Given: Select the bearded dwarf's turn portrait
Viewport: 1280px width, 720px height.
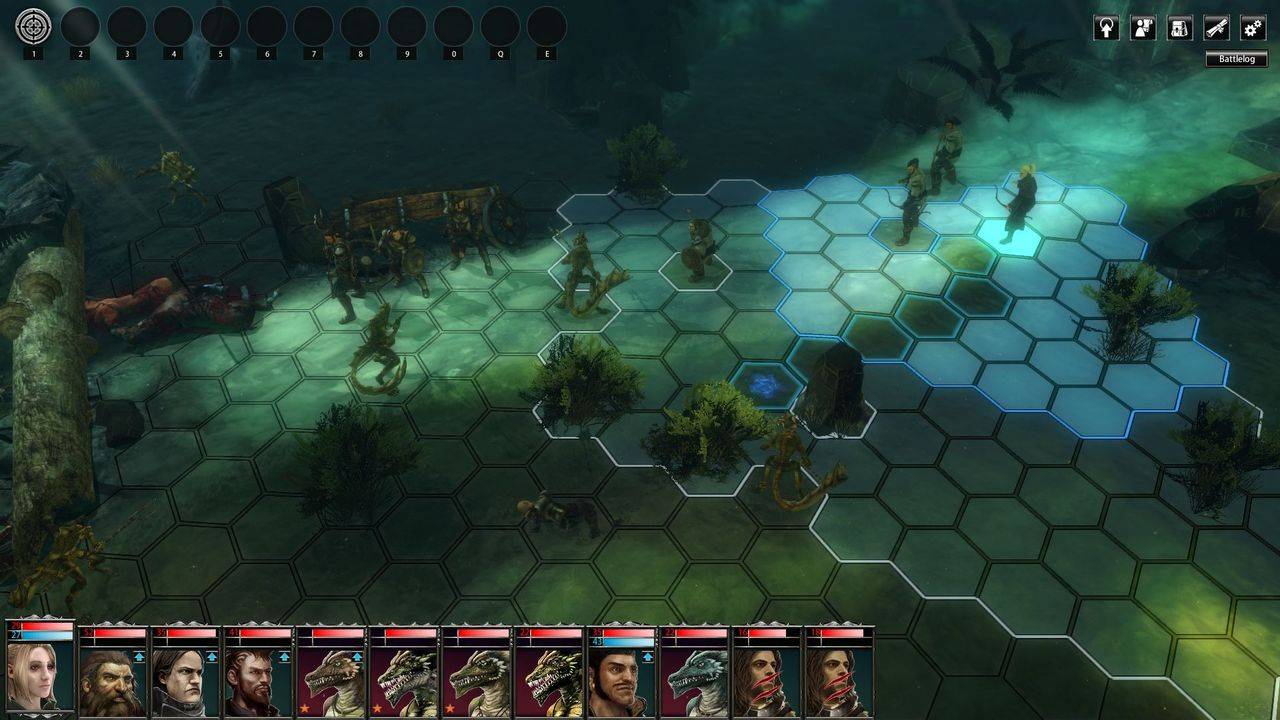Looking at the screenshot, I should tap(112, 680).
